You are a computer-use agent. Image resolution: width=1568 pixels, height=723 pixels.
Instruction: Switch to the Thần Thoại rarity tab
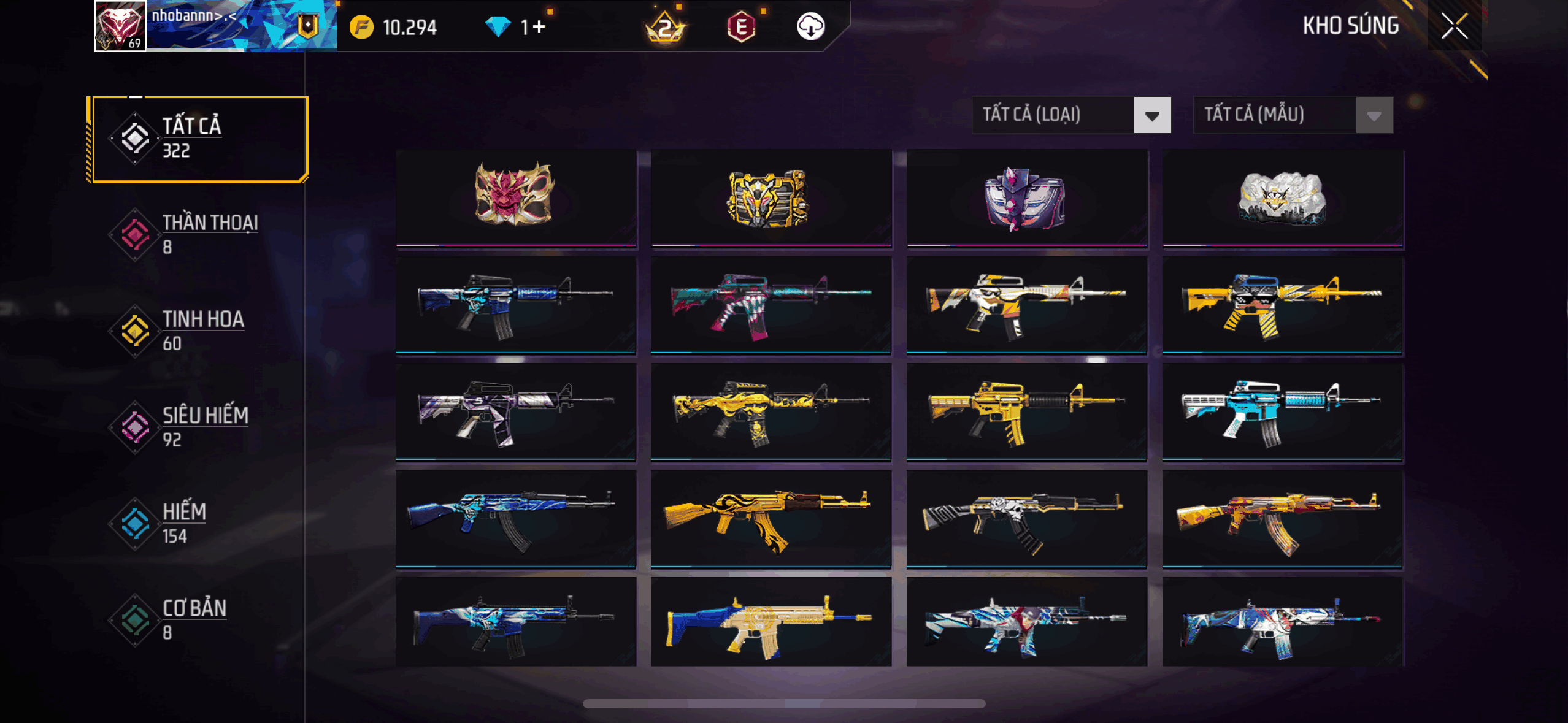click(198, 234)
